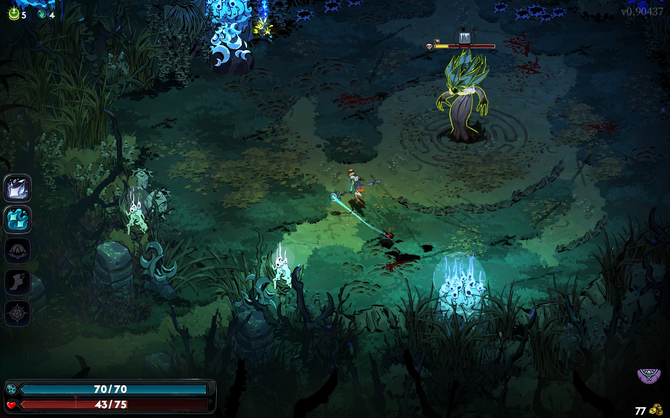Click the teal swirl resource icon
The width and height of the screenshot is (670, 418).
point(41,14)
